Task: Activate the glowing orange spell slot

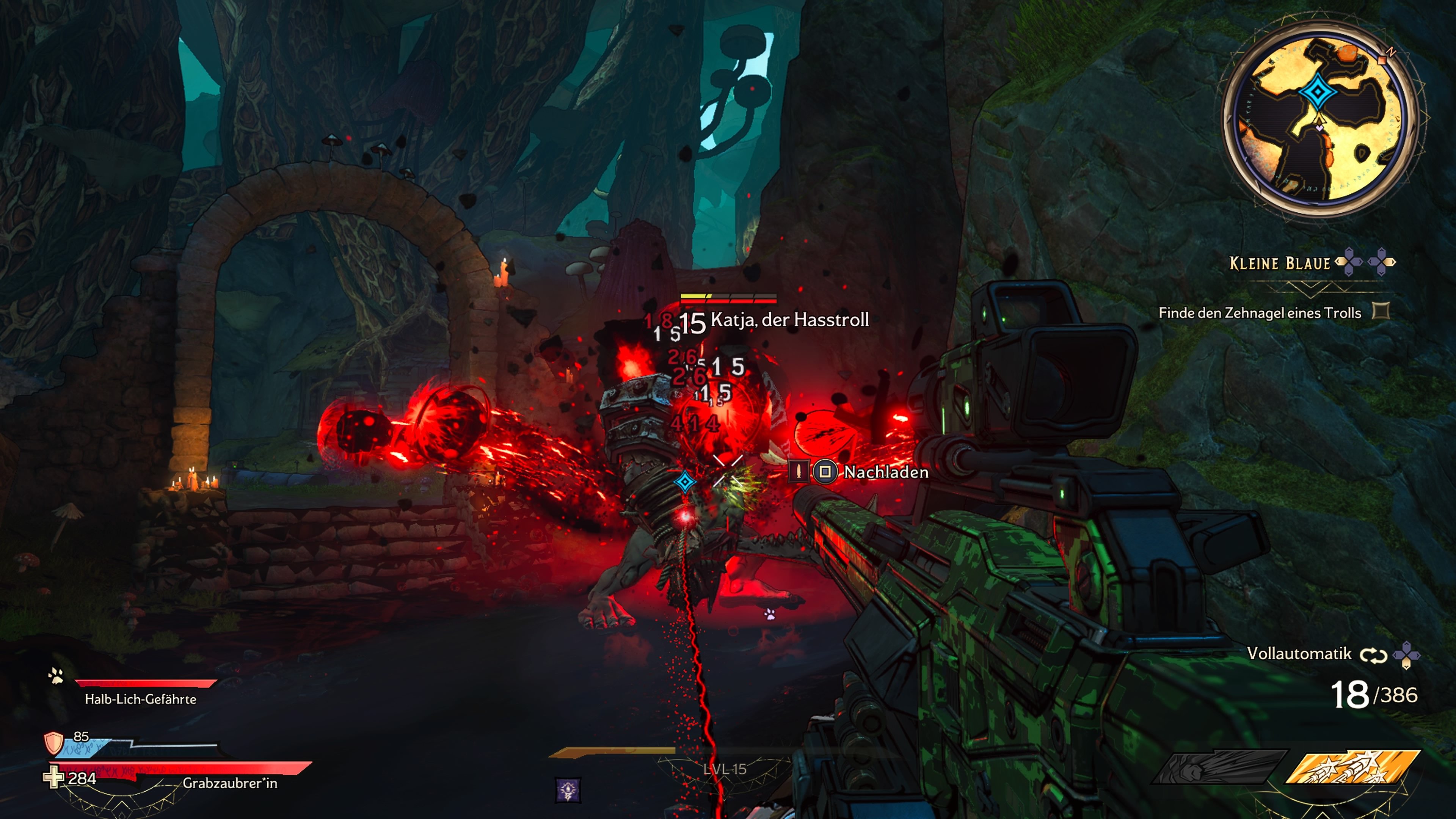Action: click(x=1353, y=767)
